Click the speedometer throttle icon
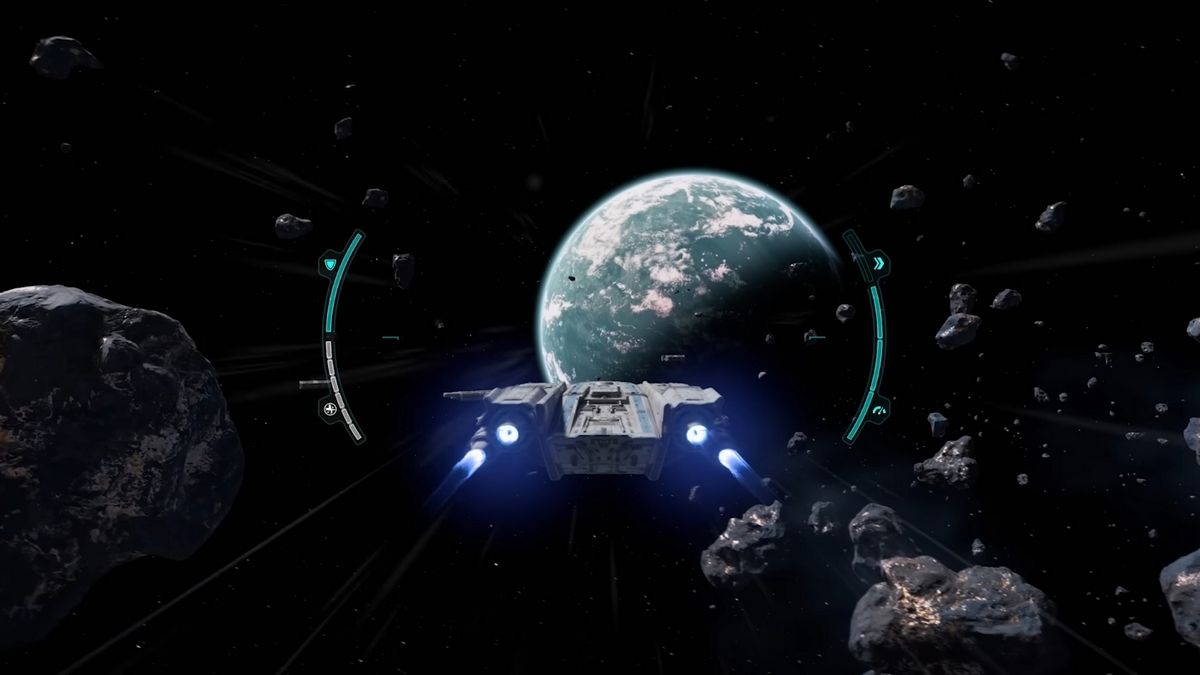The height and width of the screenshot is (675, 1200). 879,408
